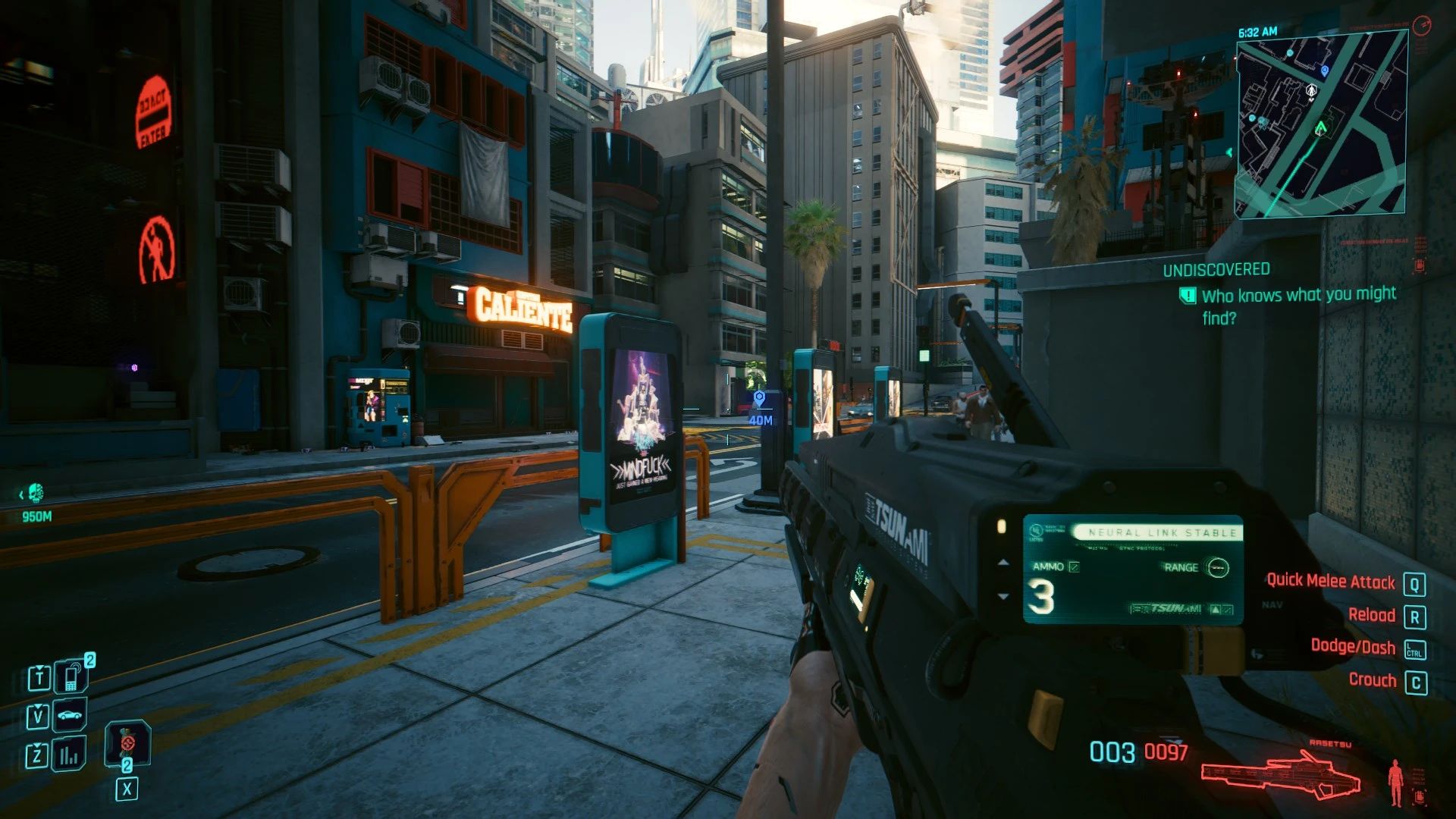Image resolution: width=1456 pixels, height=819 pixels.
Task: Select the body status figure icon bottom right
Action: click(1395, 781)
